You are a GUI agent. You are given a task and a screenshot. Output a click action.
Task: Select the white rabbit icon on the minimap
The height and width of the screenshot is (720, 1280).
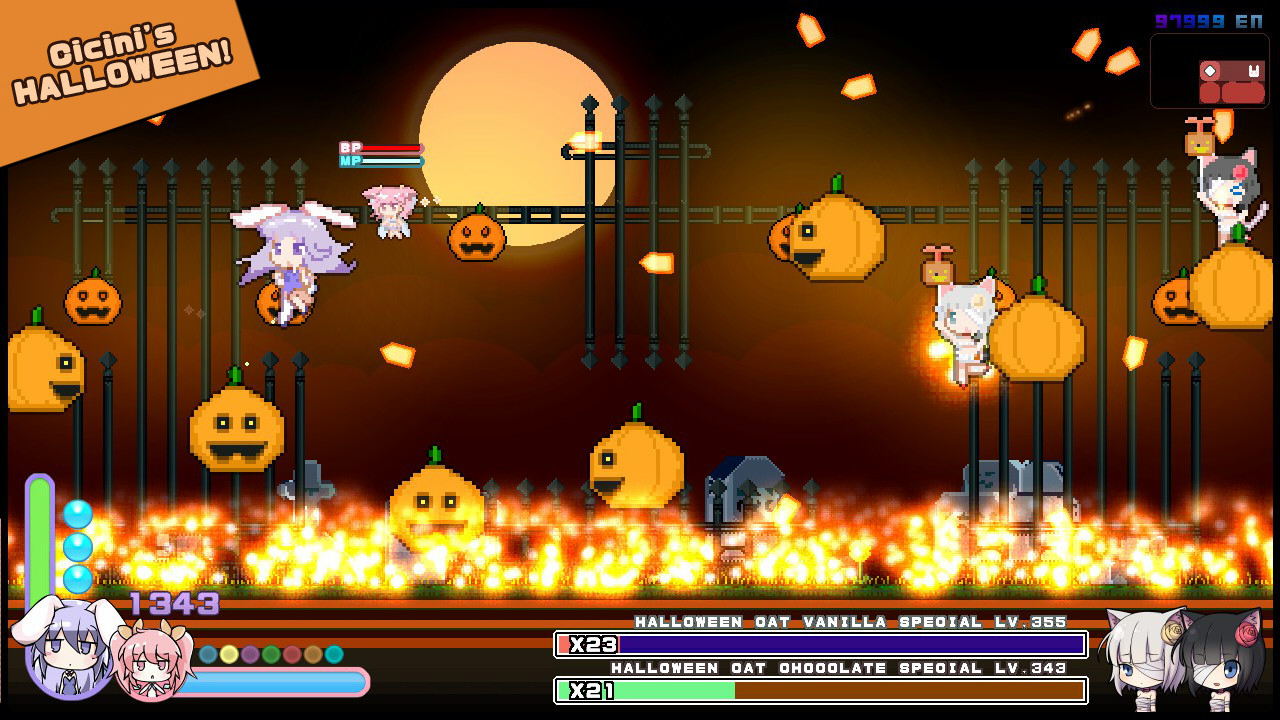pos(1254,71)
